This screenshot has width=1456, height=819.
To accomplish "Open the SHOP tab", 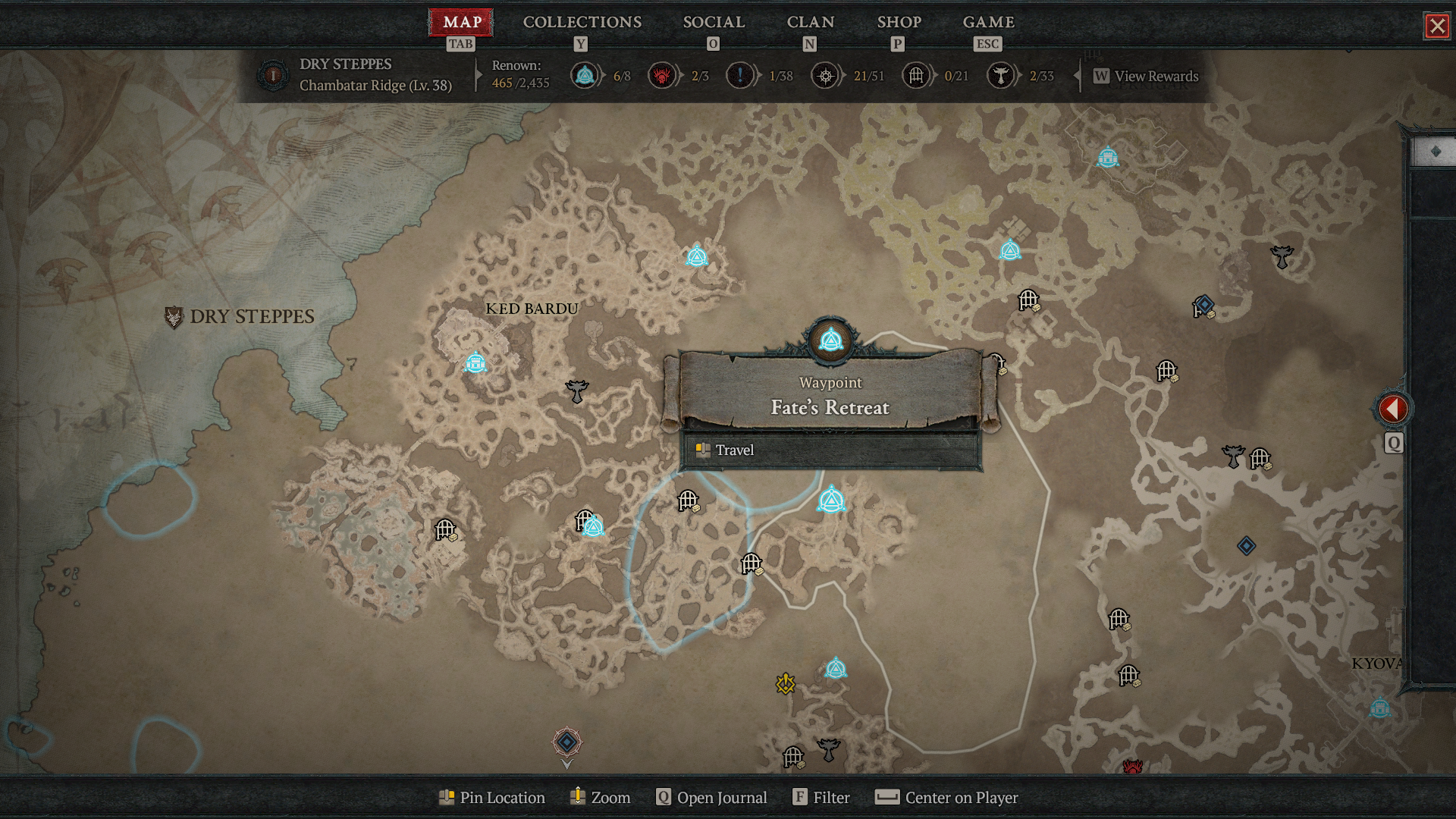I will tap(899, 22).
